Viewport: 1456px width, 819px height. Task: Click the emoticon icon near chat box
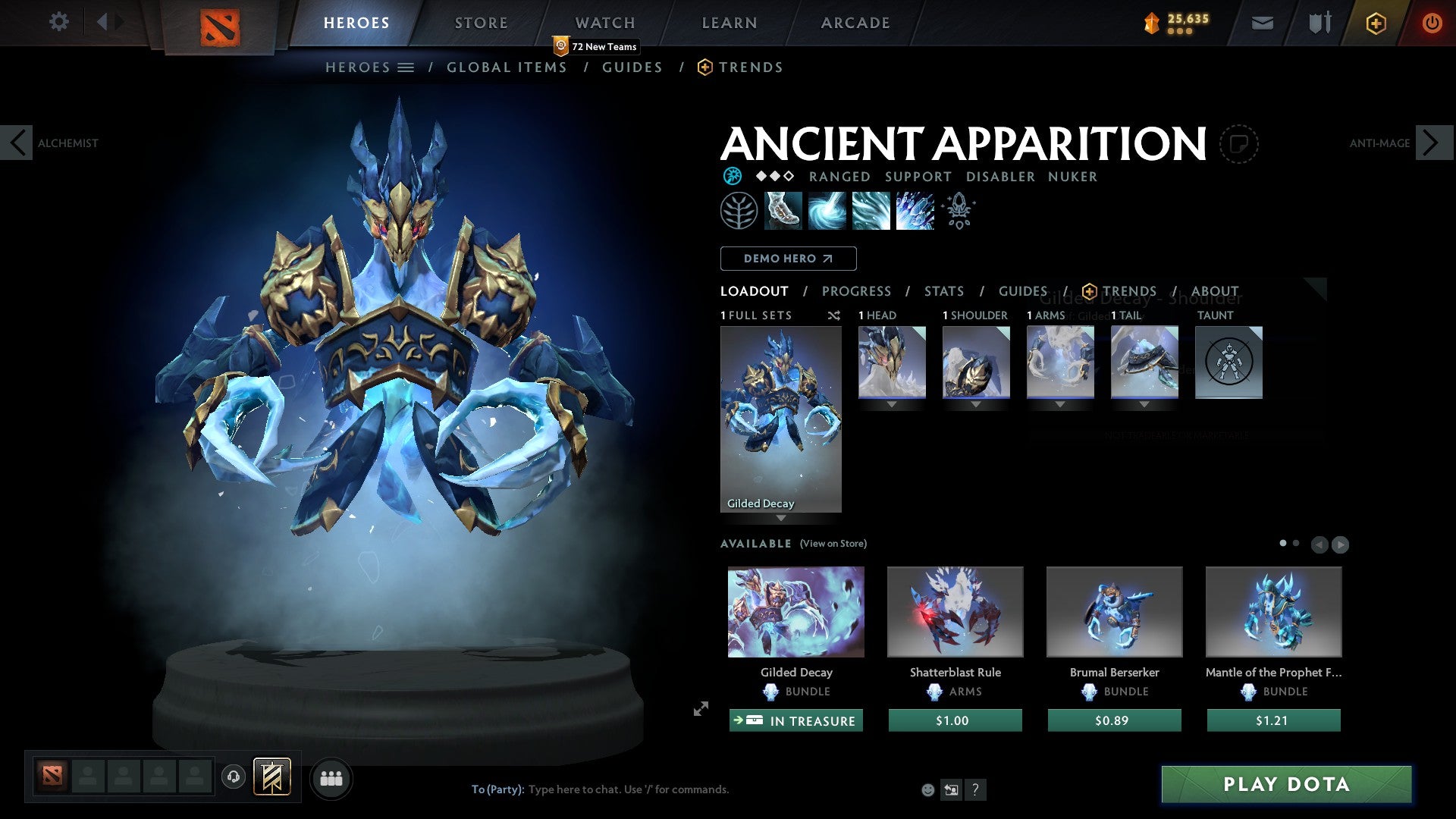click(927, 789)
